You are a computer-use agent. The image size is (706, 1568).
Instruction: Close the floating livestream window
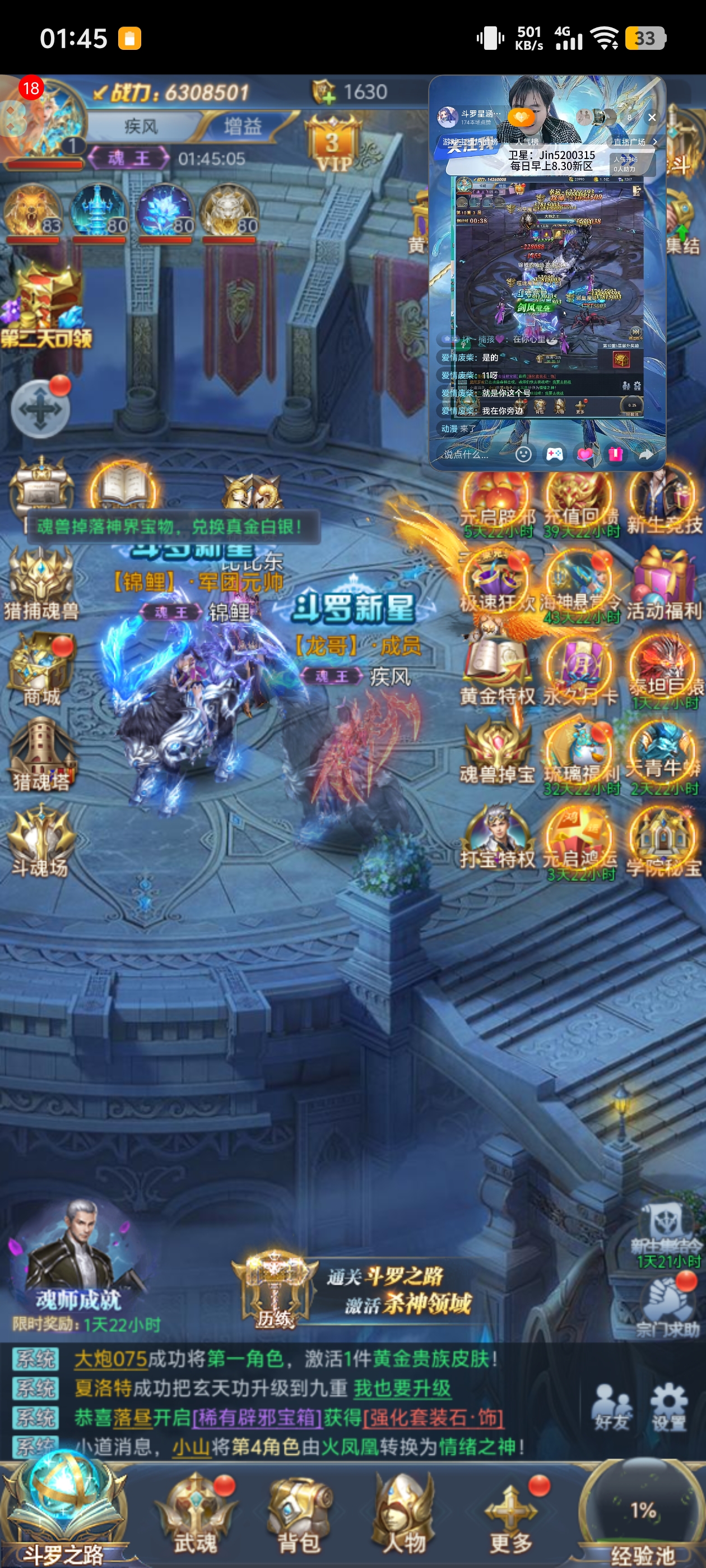point(652,118)
